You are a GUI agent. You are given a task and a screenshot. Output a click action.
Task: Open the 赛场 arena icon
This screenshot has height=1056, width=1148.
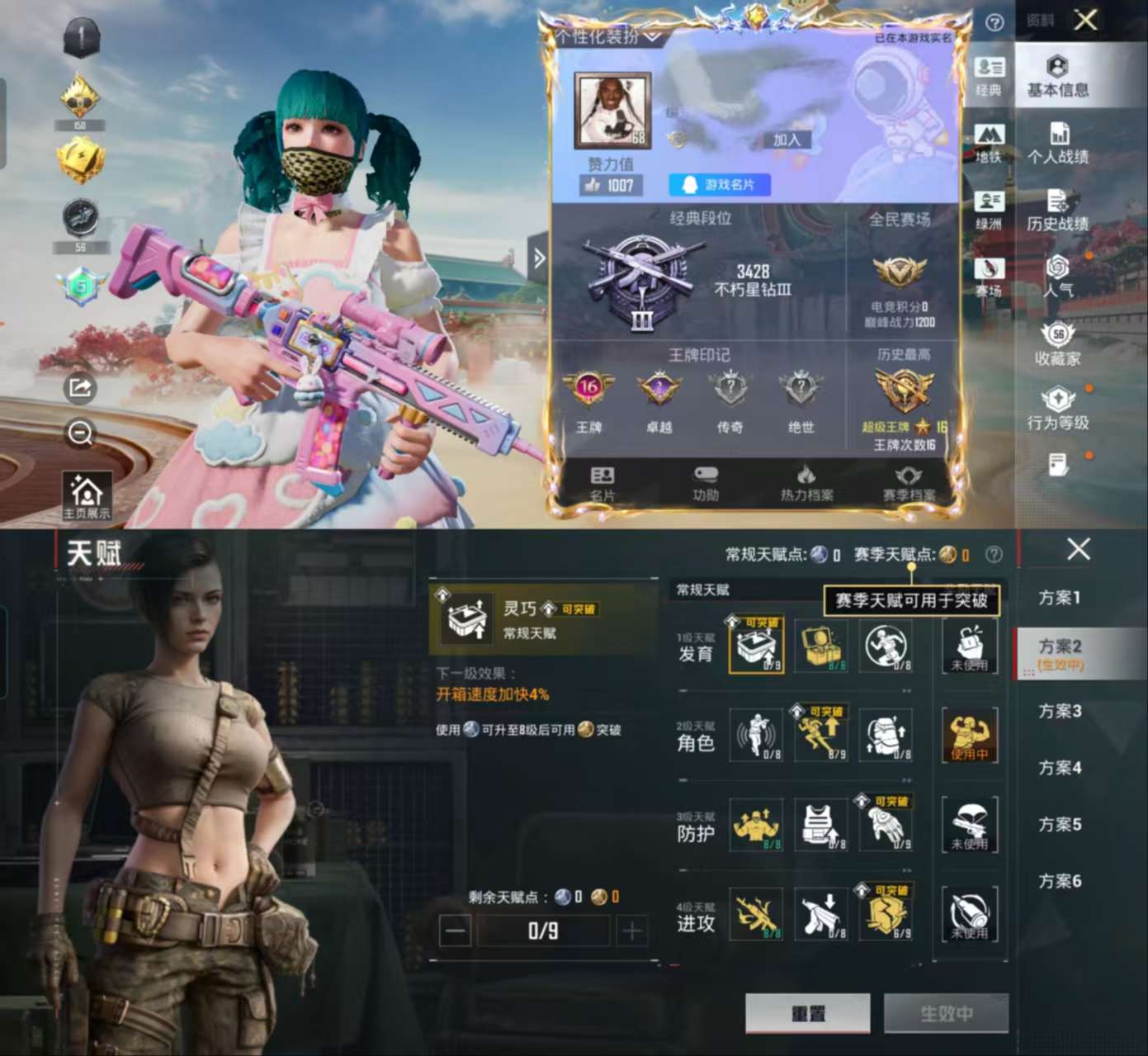tap(990, 272)
